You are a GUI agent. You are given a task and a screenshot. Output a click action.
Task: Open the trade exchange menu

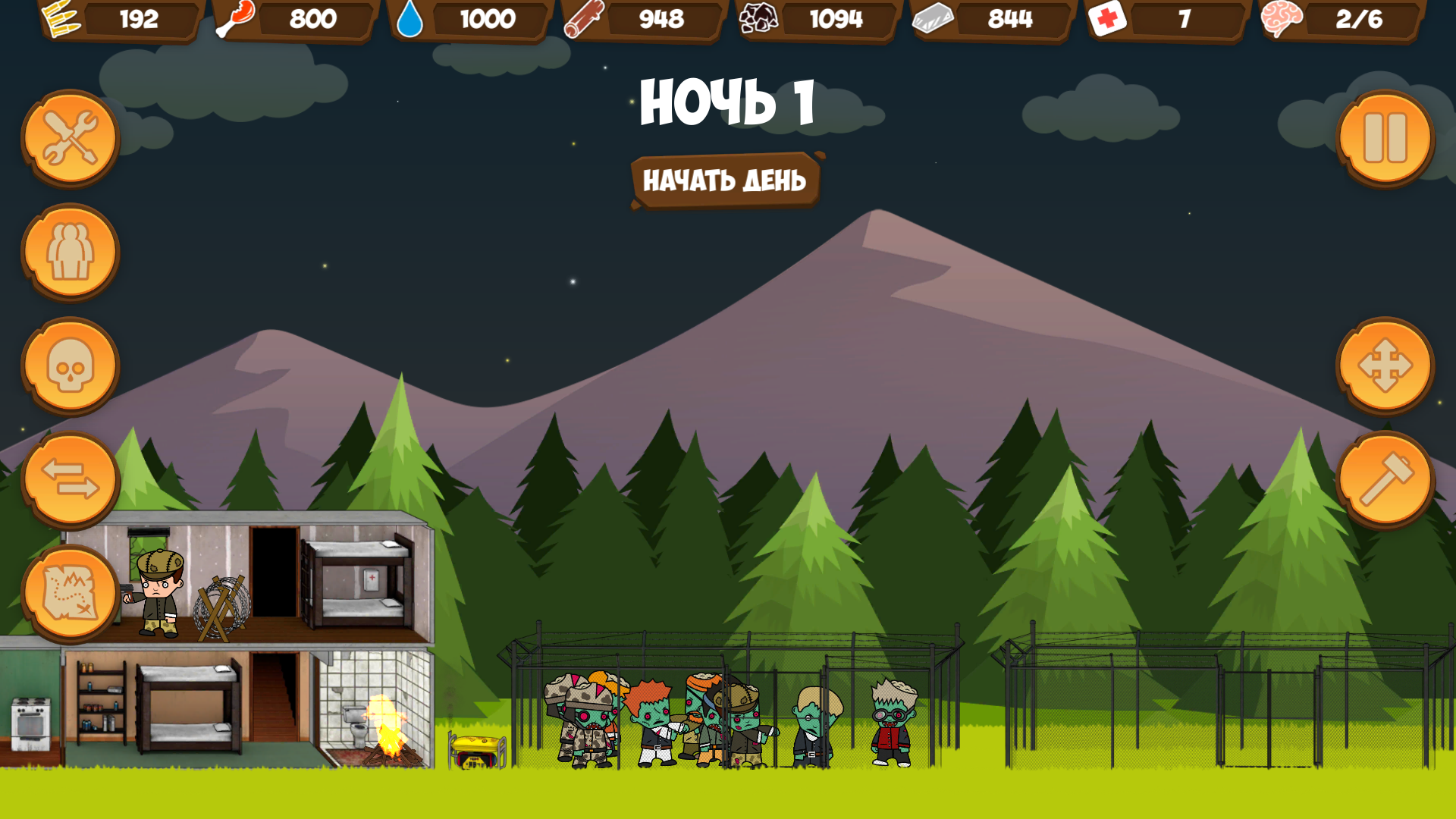click(70, 478)
